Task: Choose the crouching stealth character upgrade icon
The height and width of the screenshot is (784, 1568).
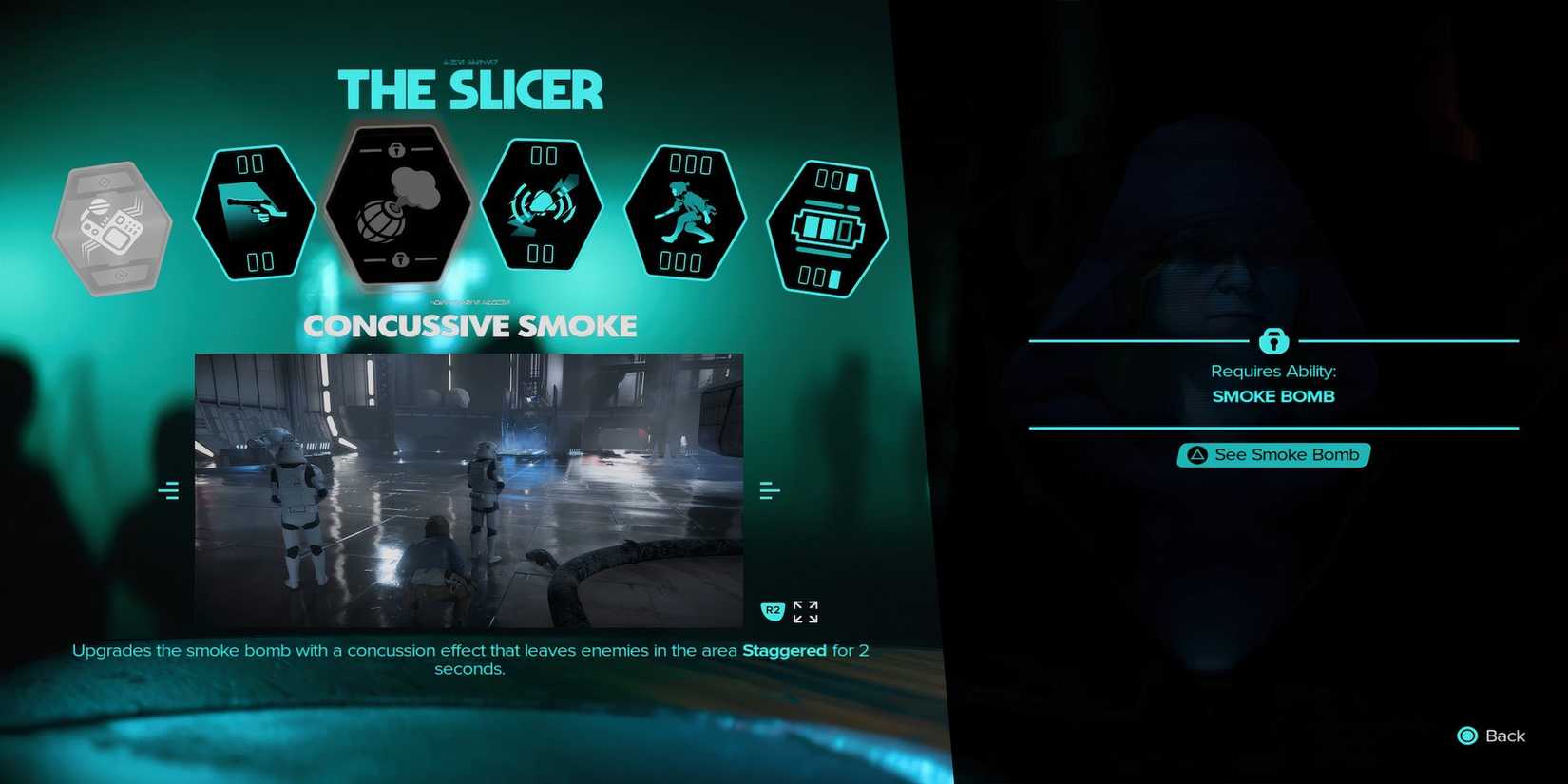Action: [x=684, y=211]
